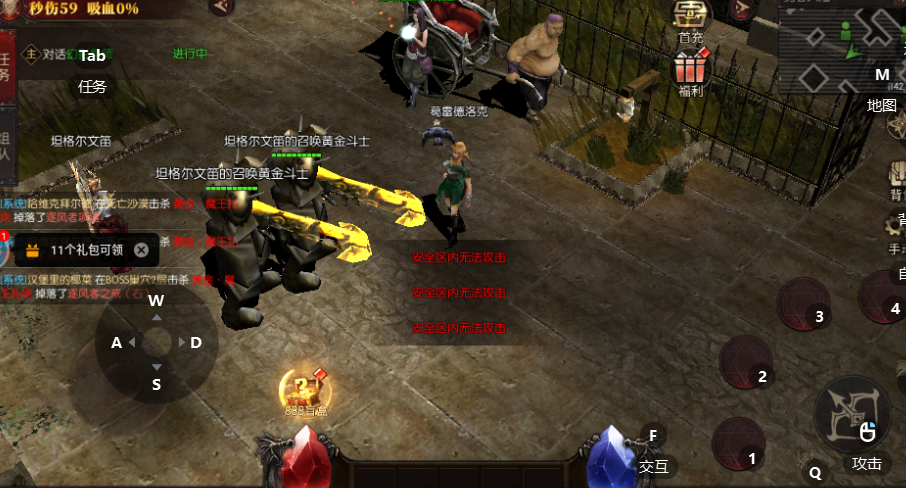906x488 pixels.
Task: Open the 福利 gift box icon
Action: [x=690, y=72]
